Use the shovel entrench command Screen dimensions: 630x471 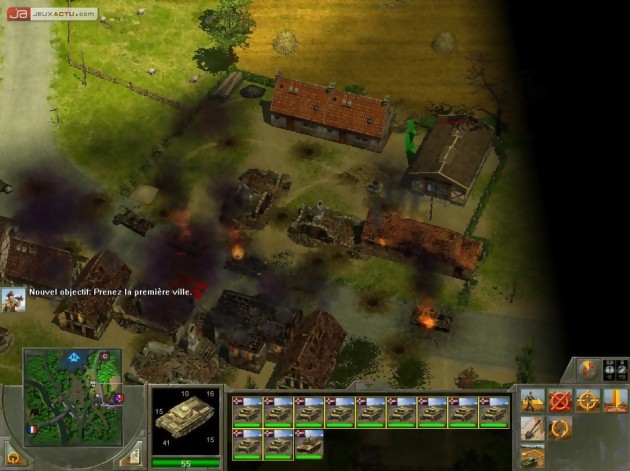pos(532,430)
